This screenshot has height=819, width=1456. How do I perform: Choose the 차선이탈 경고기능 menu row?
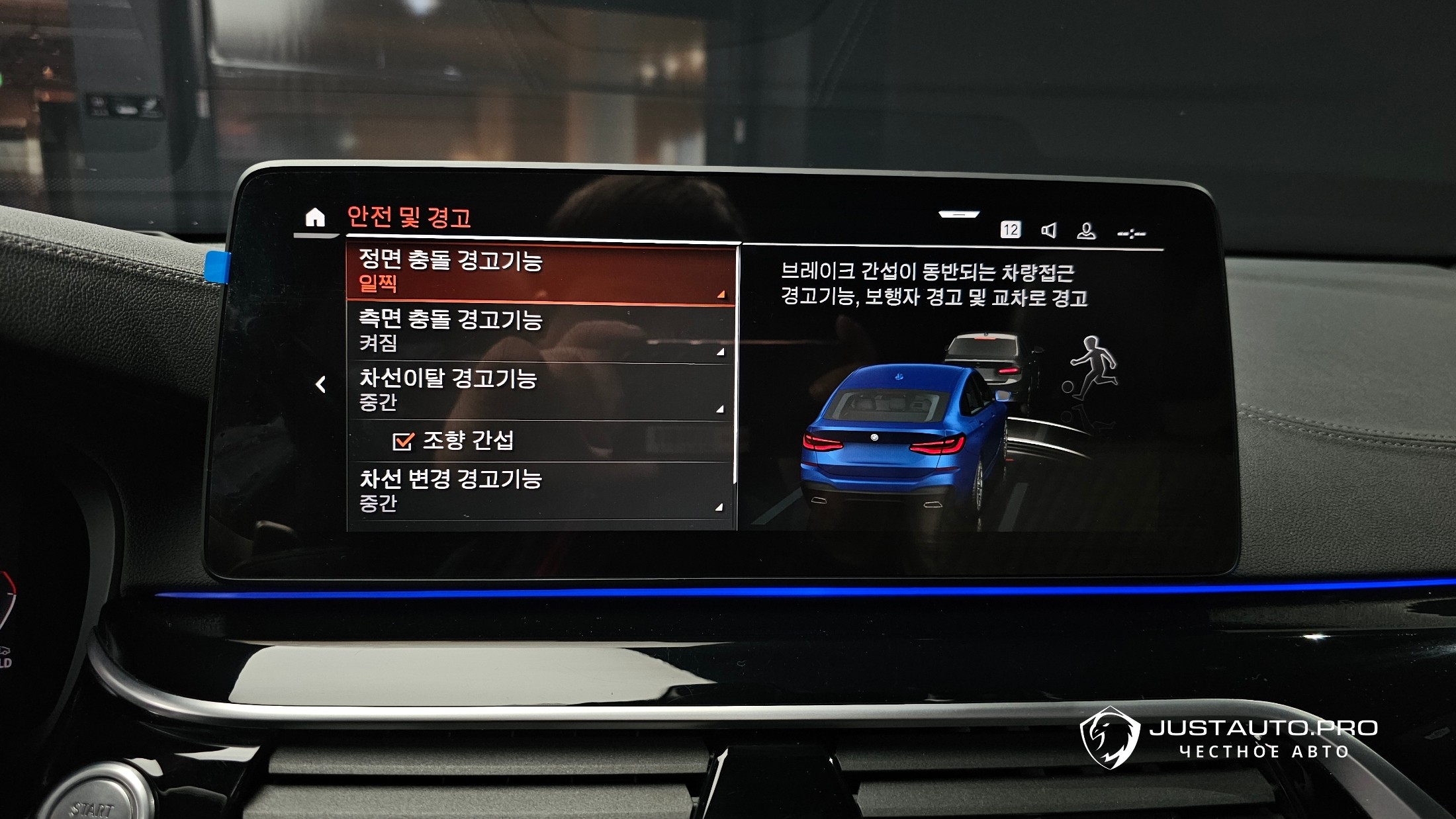[x=539, y=390]
